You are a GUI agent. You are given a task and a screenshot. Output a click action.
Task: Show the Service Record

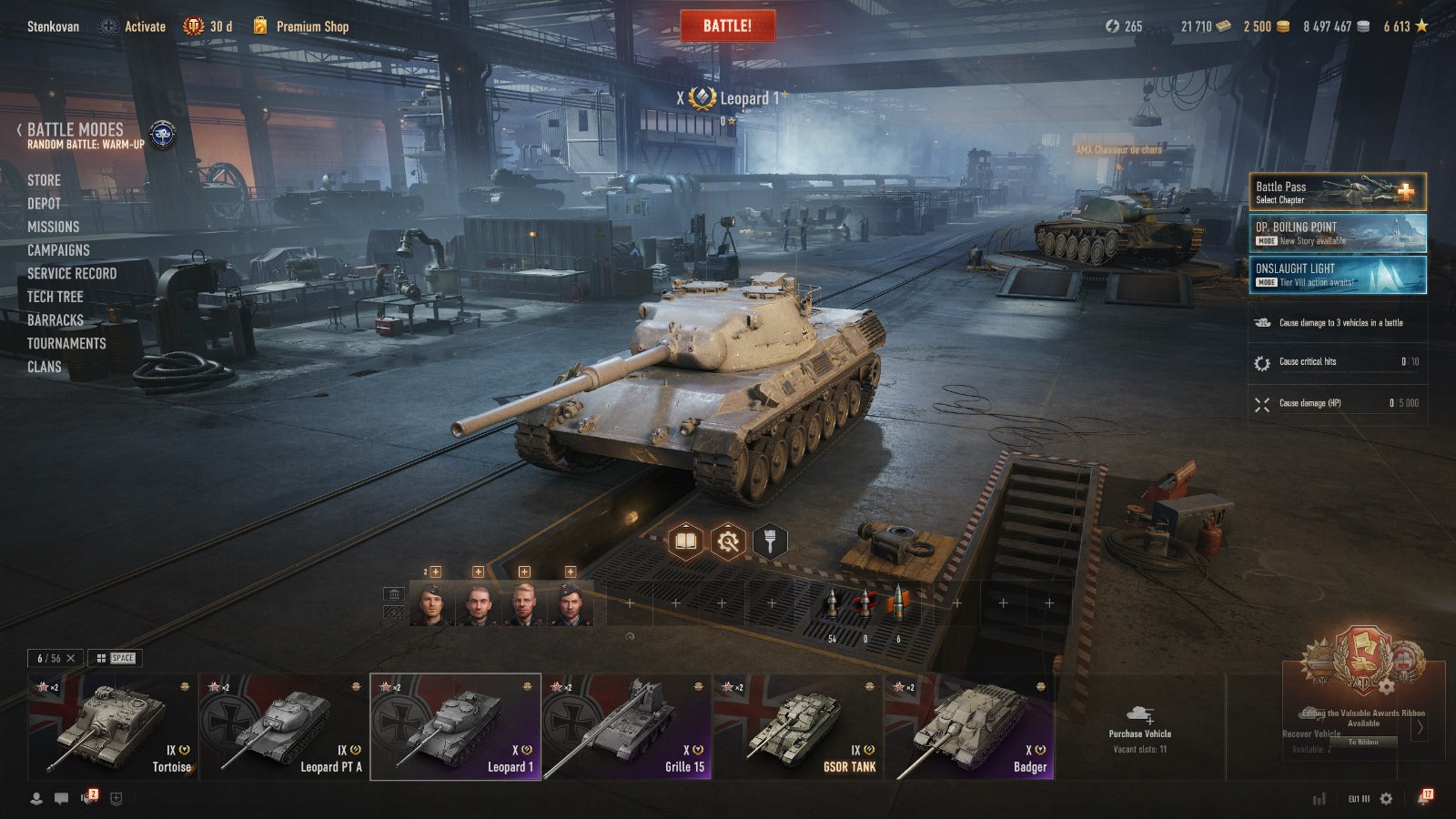(72, 273)
